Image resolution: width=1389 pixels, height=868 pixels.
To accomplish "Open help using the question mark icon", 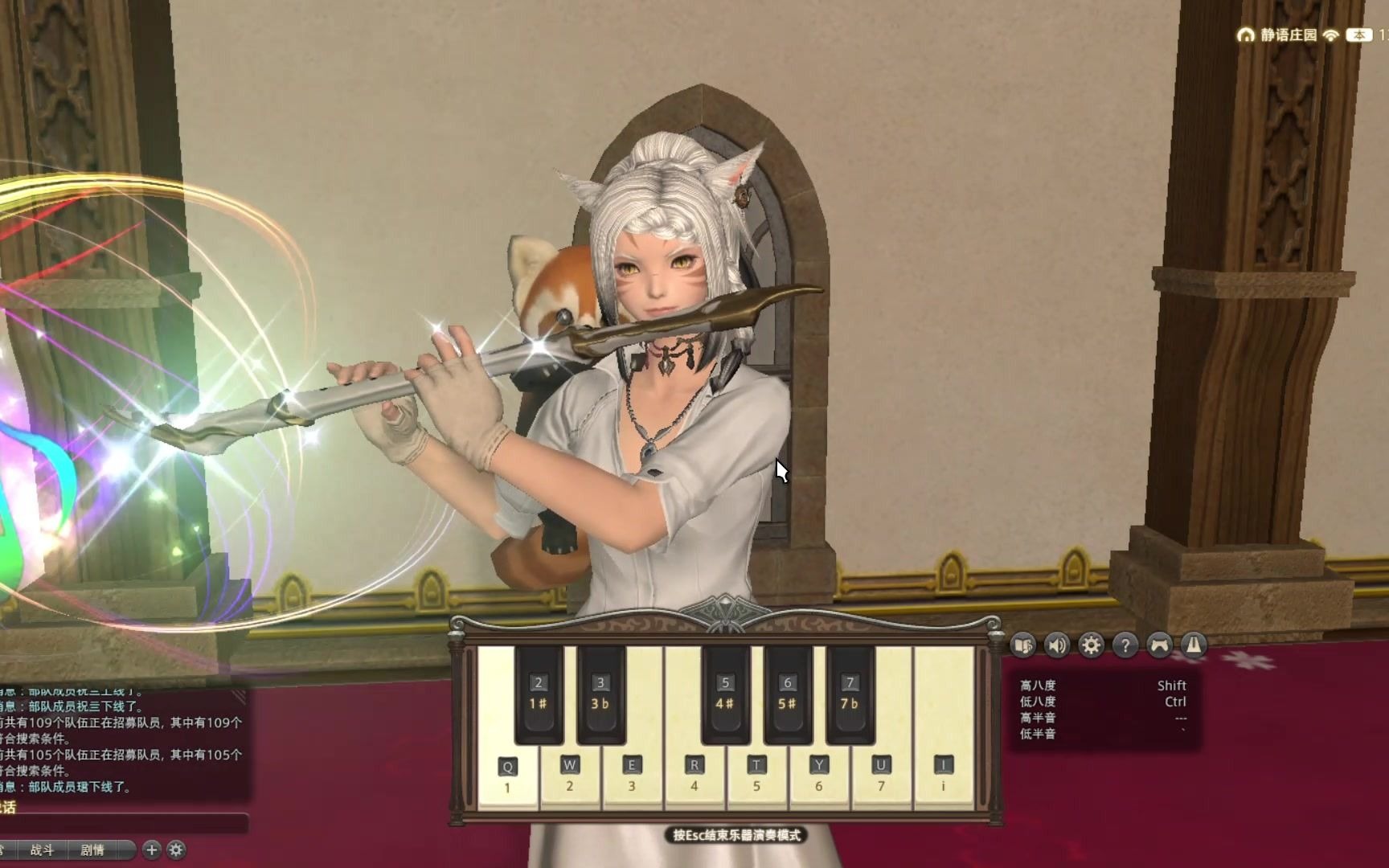I will (x=1125, y=643).
